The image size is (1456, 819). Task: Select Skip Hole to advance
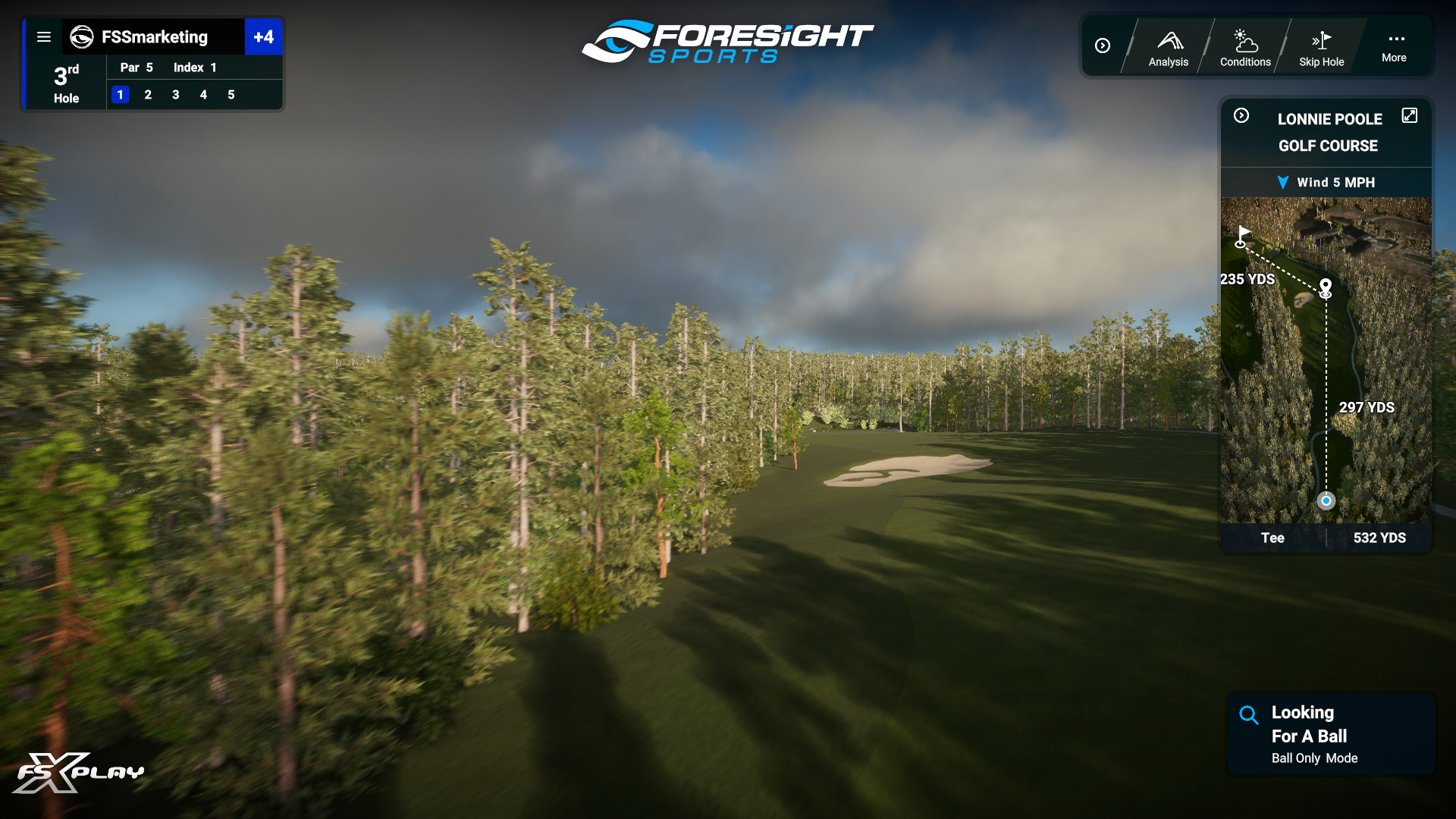coord(1321,45)
